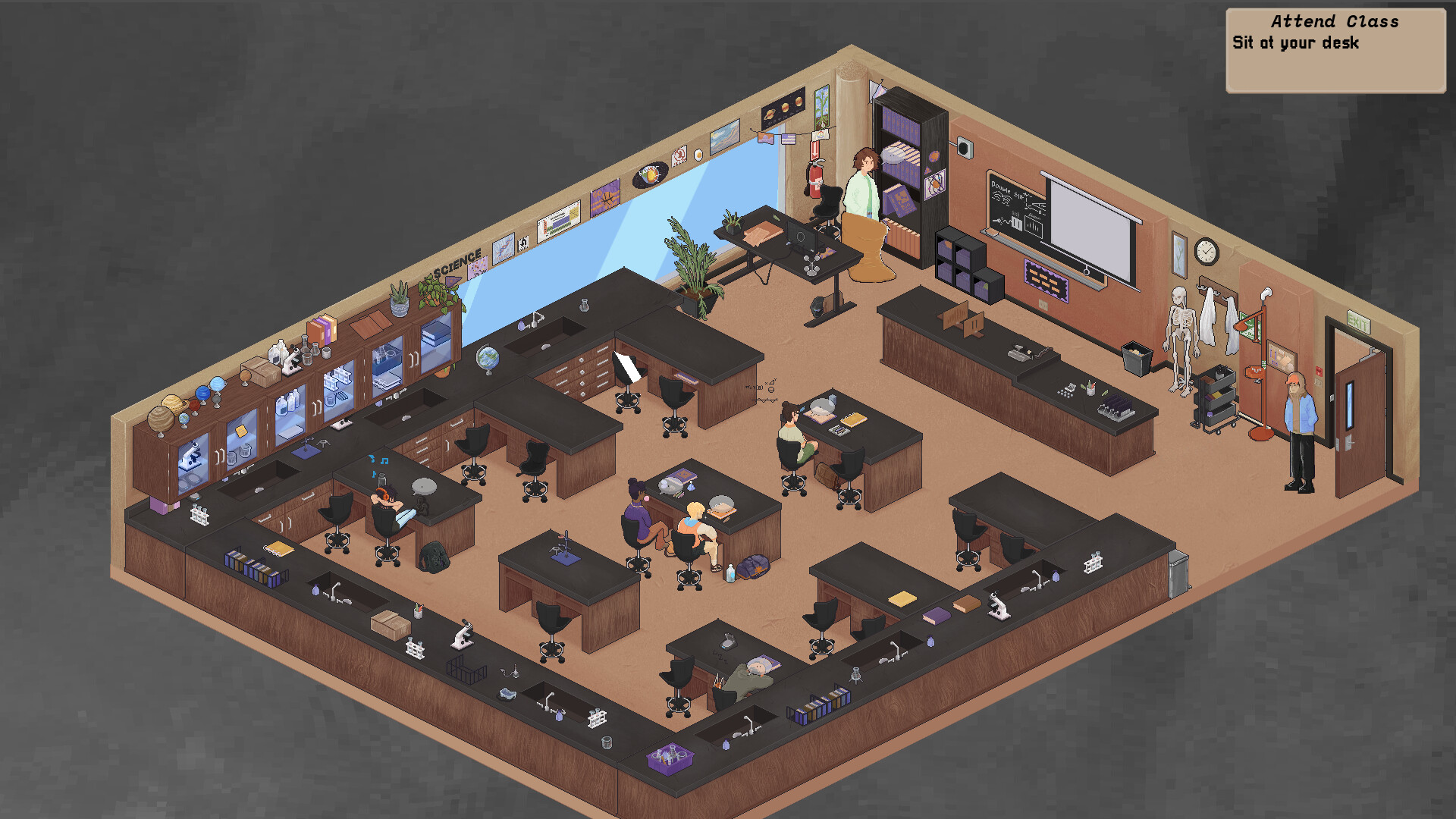This screenshot has width=1456, height=819.
Task: Click the Attend Class quest panel
Action: [x=1335, y=23]
